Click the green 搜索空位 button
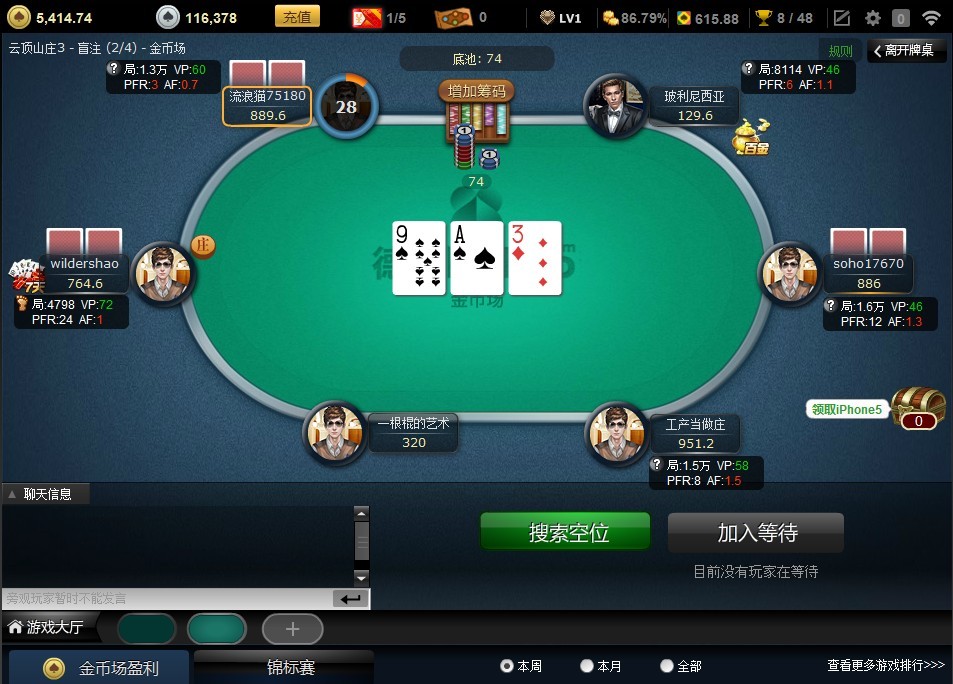This screenshot has width=953, height=684. (565, 532)
